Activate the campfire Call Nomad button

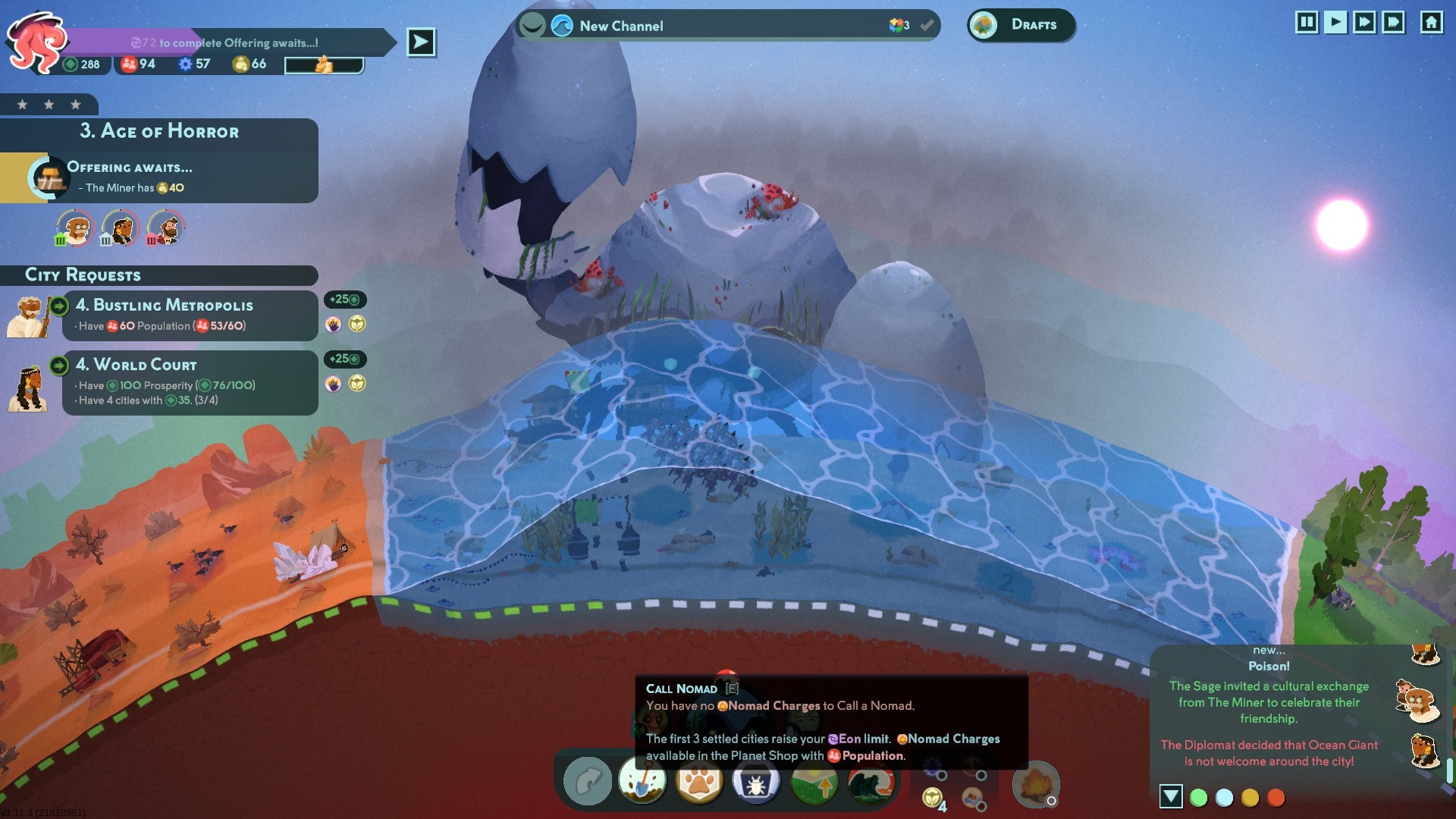tap(1035, 784)
